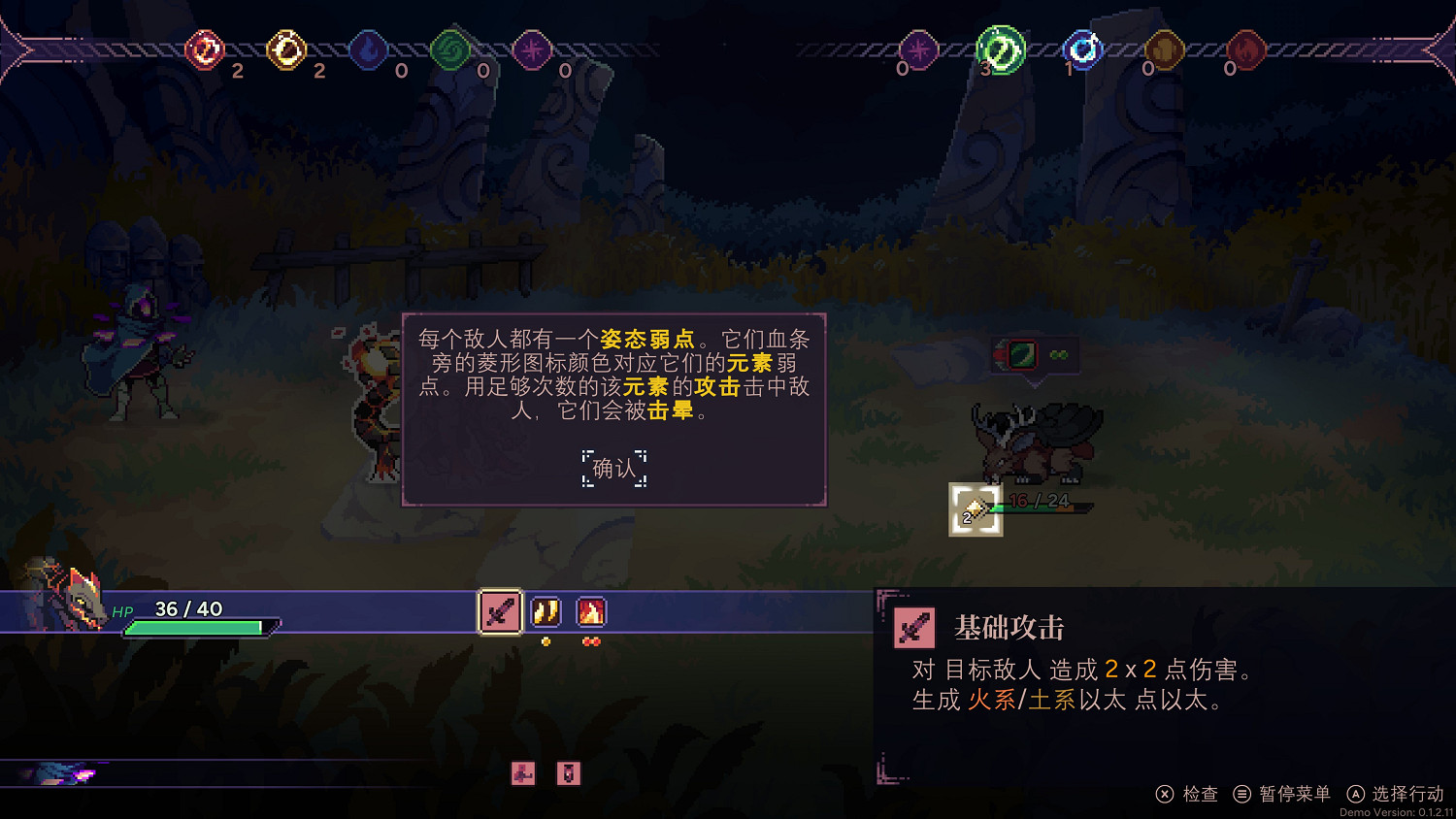Click the blue water ether orb on the left
This screenshot has width=1456, height=819.
(367, 51)
